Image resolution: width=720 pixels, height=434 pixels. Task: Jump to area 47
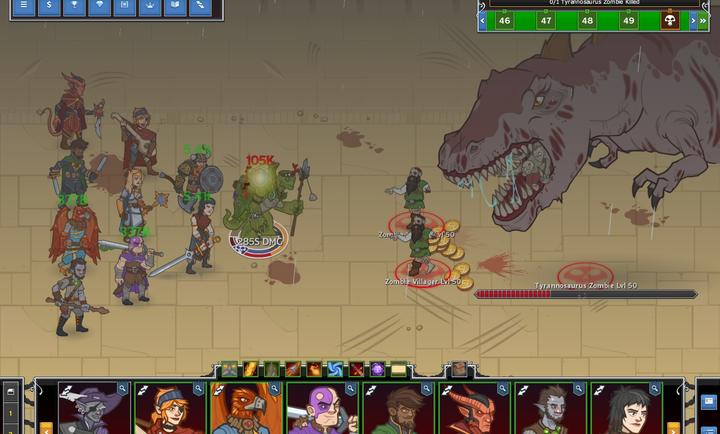pyautogui.click(x=546, y=20)
